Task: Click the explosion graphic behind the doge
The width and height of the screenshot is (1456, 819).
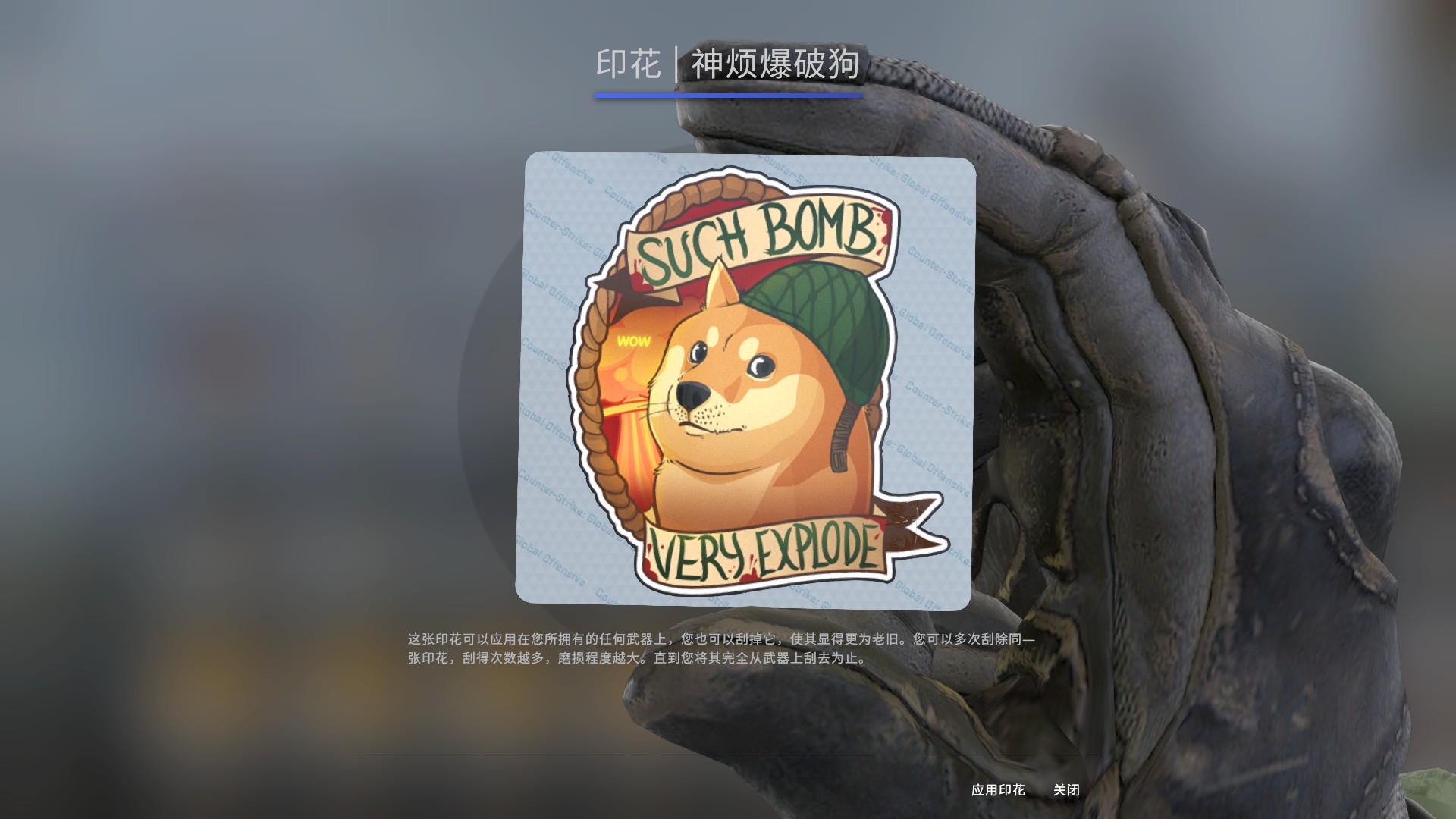Action: [629, 417]
